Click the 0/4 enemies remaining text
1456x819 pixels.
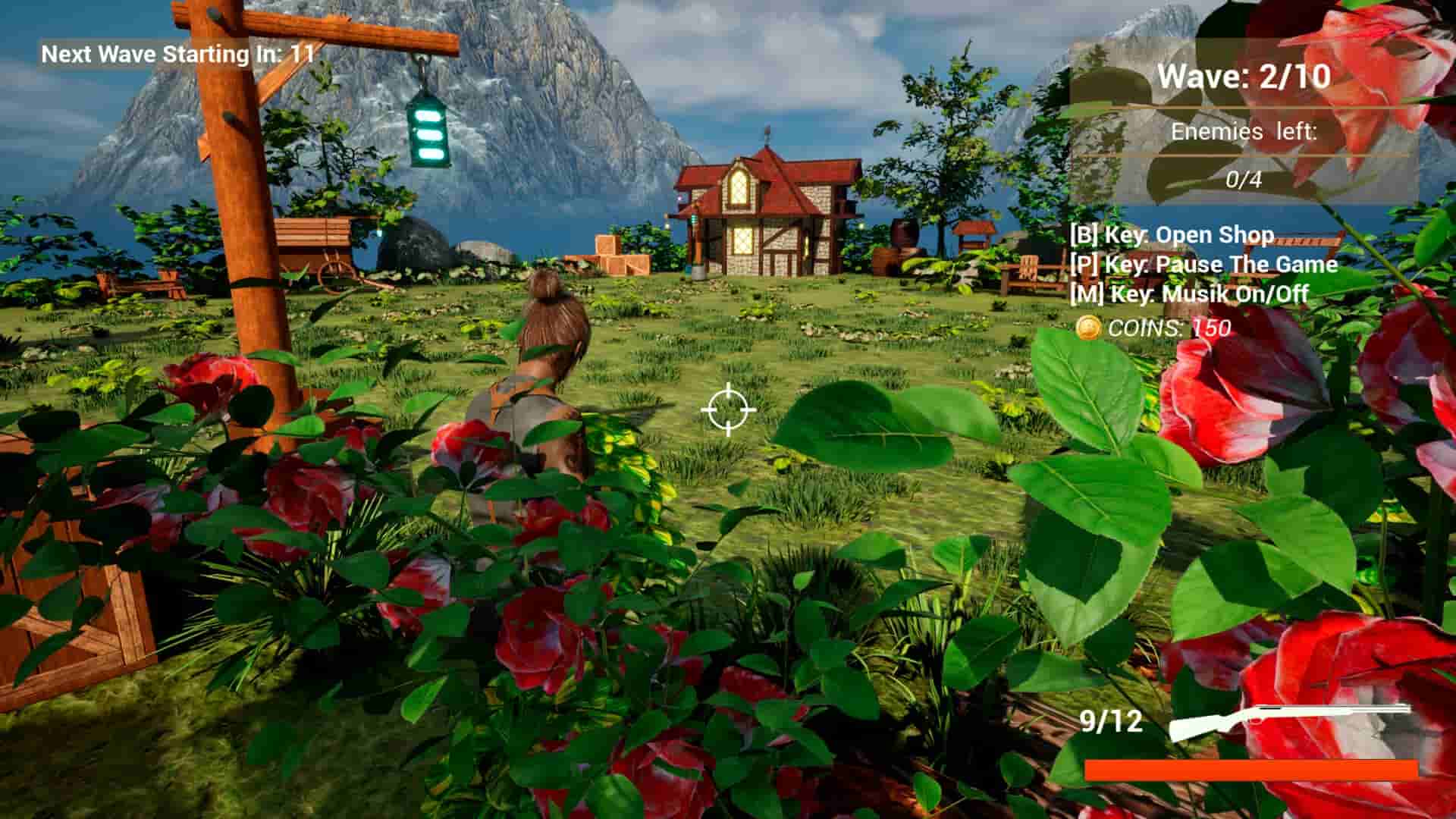(x=1244, y=180)
